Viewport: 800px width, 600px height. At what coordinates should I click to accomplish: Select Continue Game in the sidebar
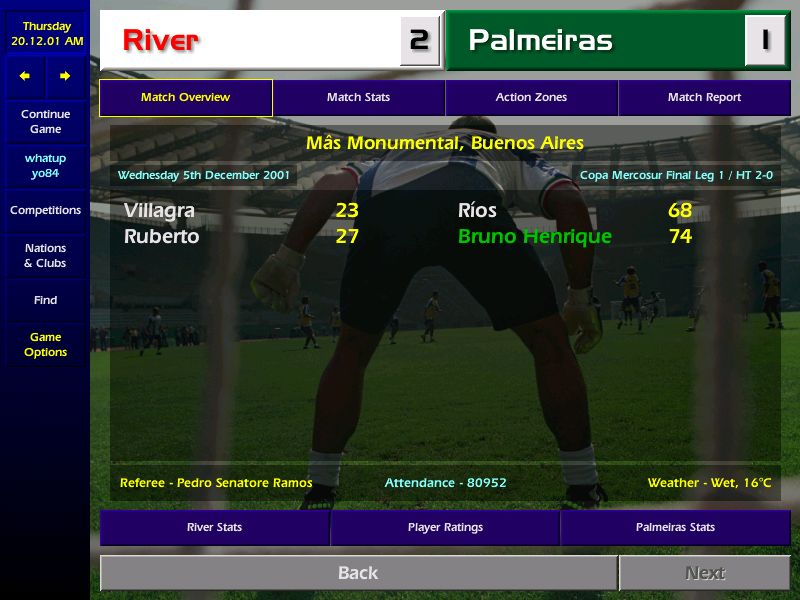[45, 122]
